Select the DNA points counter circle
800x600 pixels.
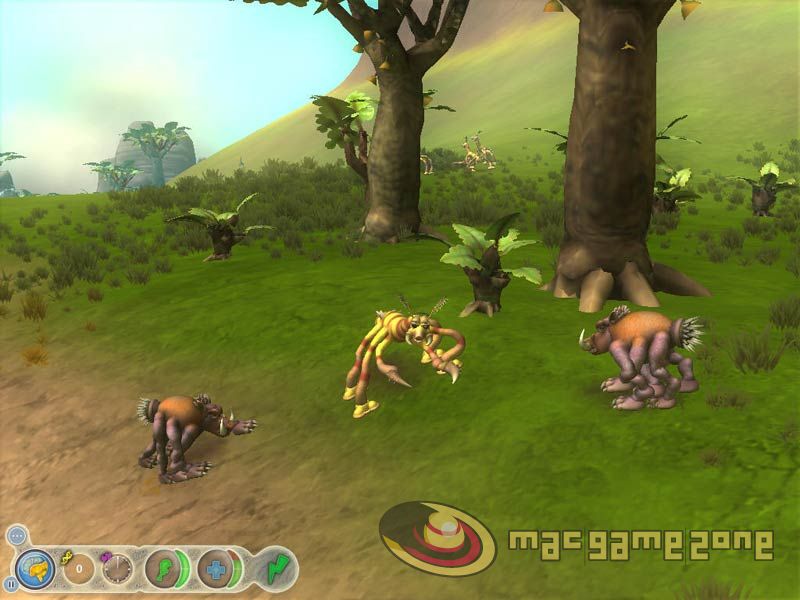click(x=81, y=569)
